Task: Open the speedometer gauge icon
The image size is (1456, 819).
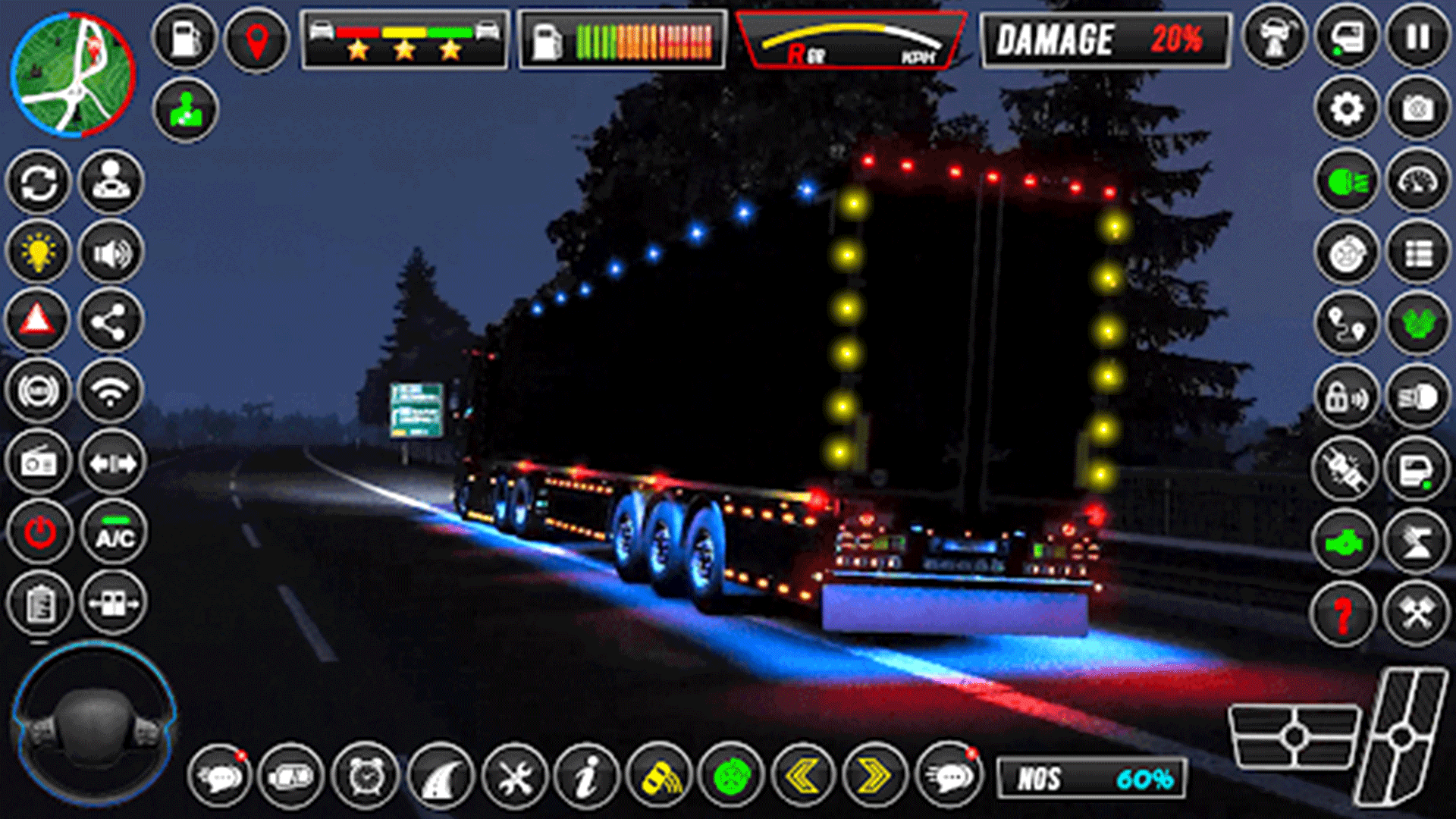Action: click(1415, 181)
